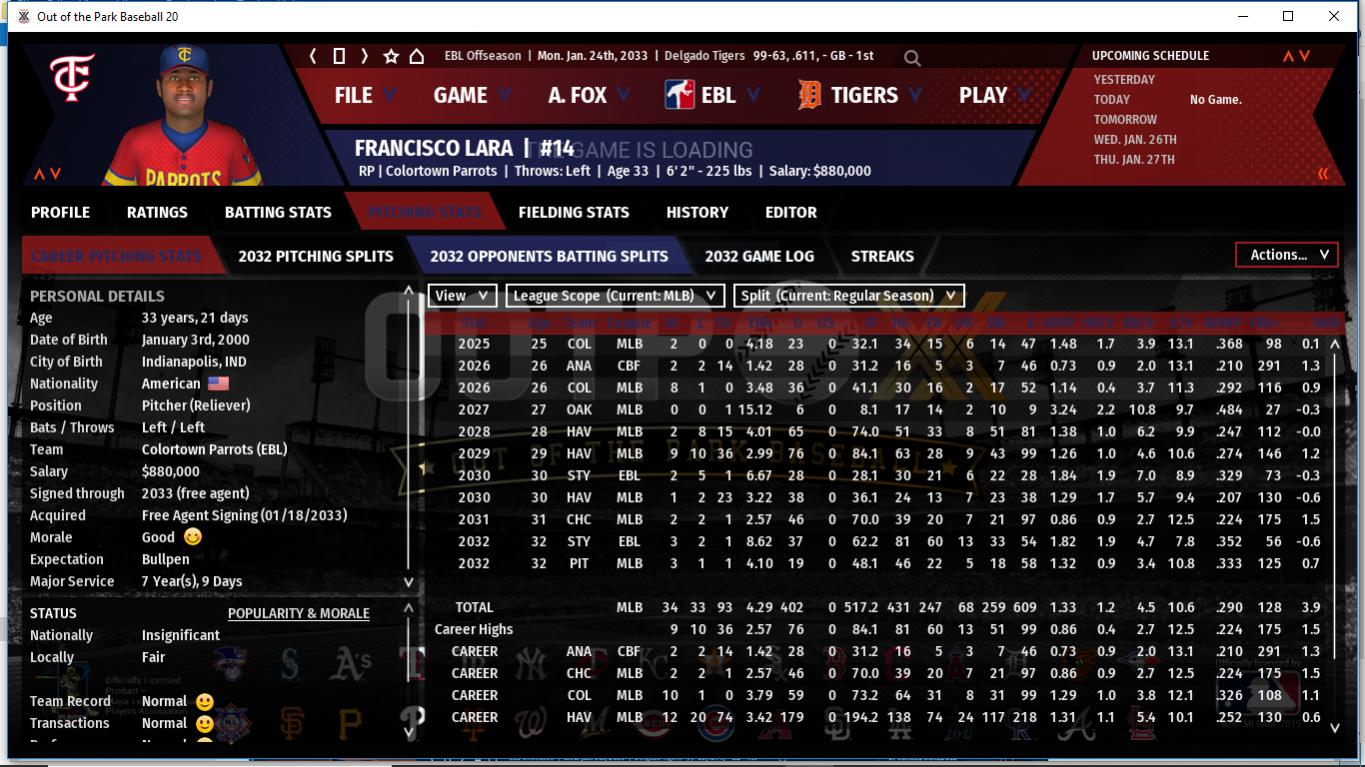View the player HISTORY tab
The height and width of the screenshot is (767, 1365).
(697, 212)
